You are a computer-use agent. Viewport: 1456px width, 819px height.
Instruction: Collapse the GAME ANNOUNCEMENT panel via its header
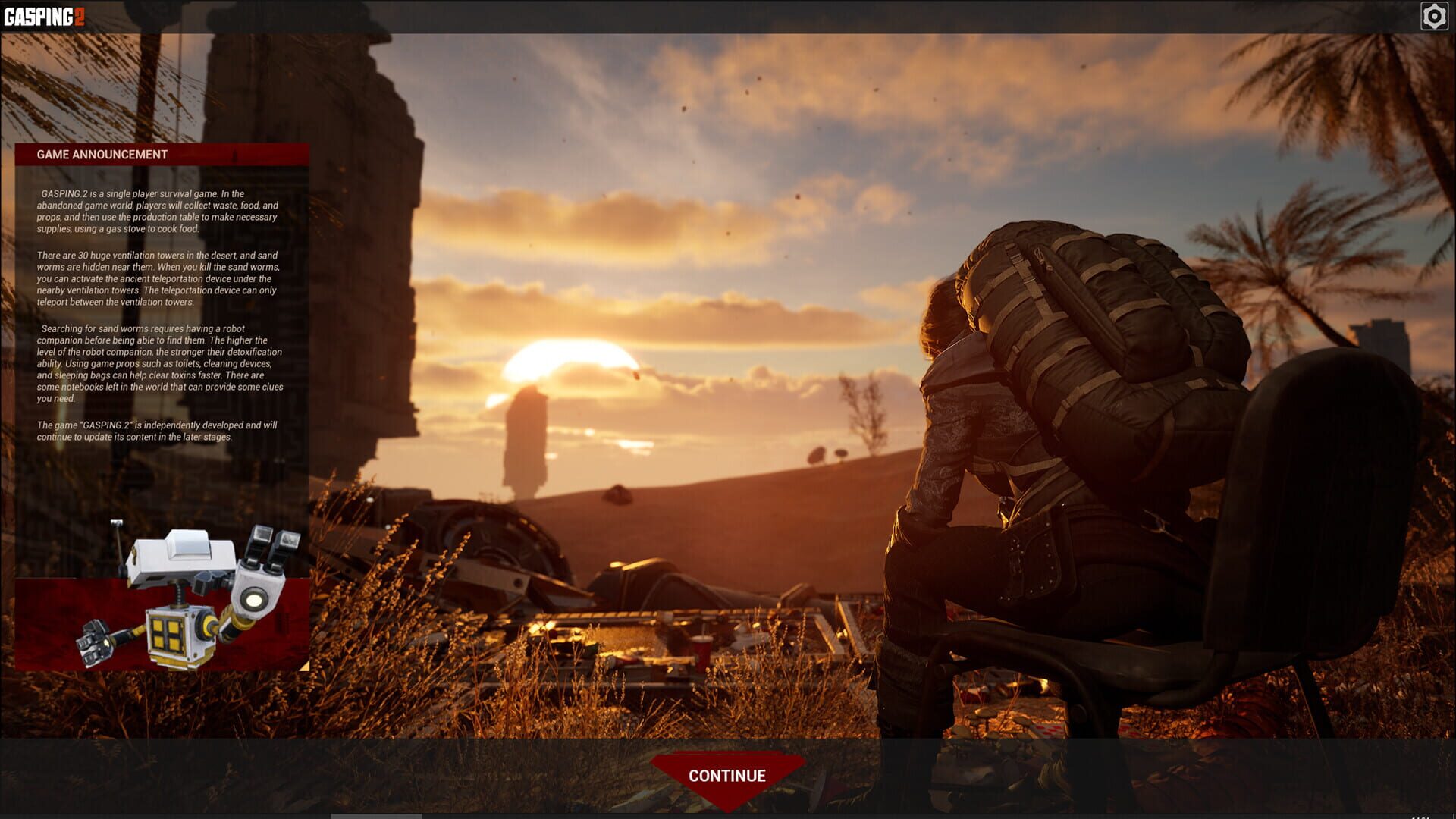(102, 155)
